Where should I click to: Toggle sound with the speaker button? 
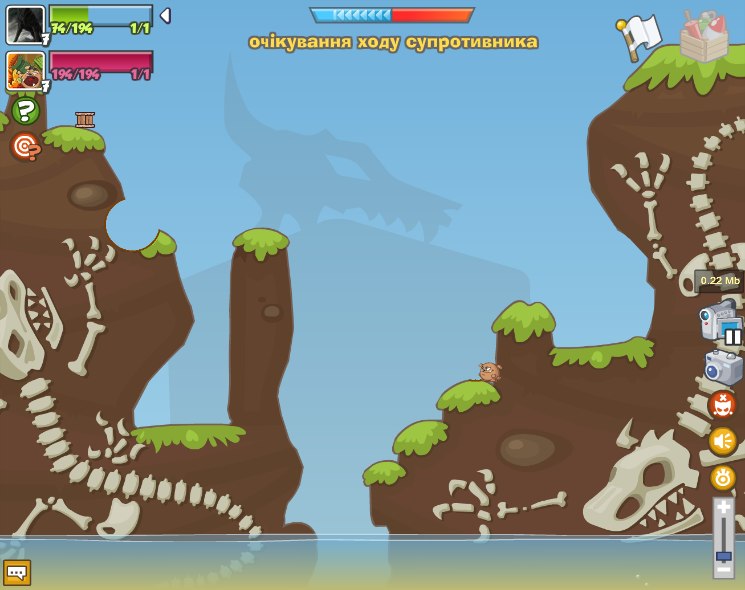click(x=722, y=441)
